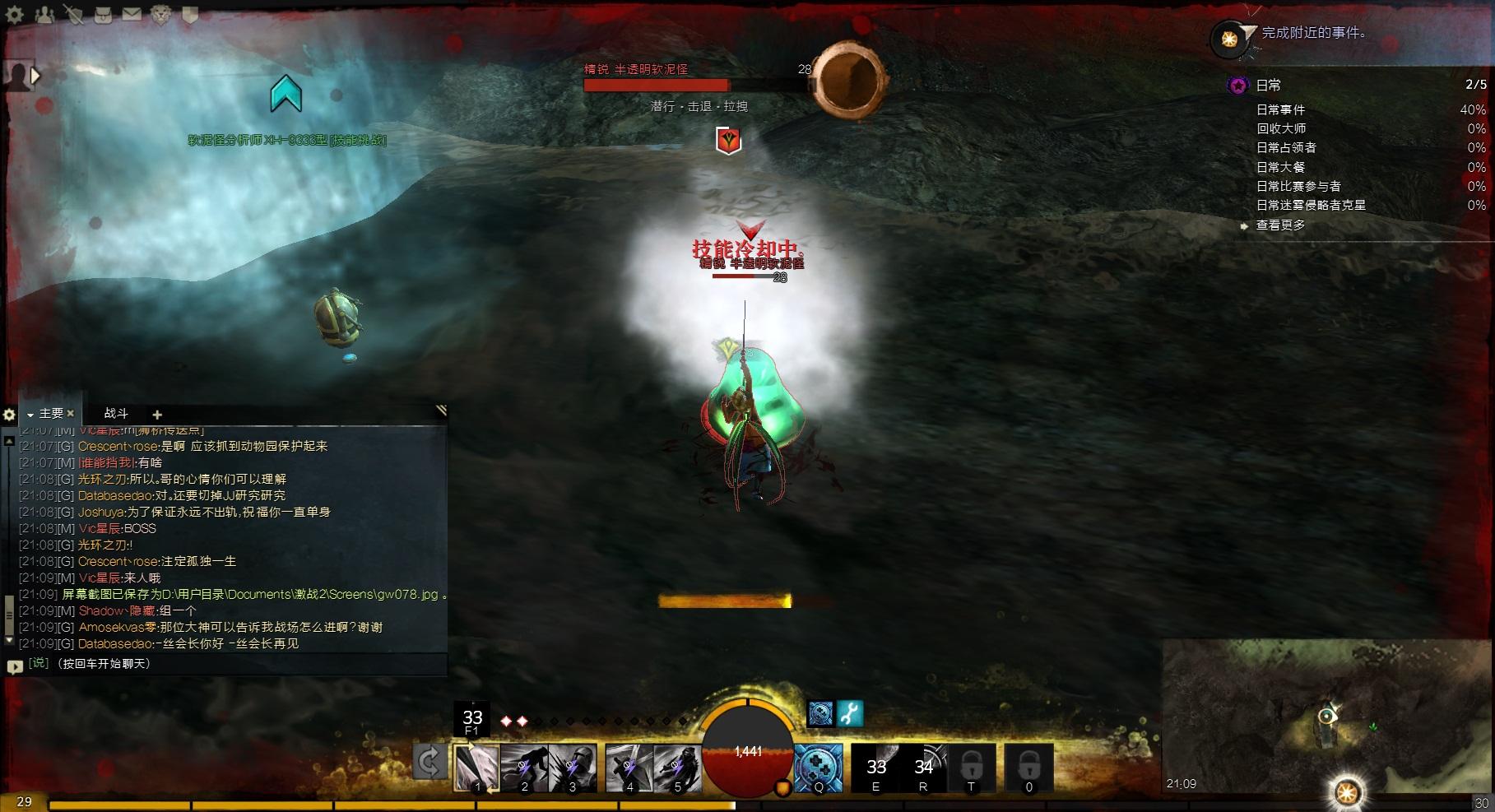Viewport: 1495px width, 812px height.
Task: Activate weapon skill slot 5
Action: coord(678,768)
